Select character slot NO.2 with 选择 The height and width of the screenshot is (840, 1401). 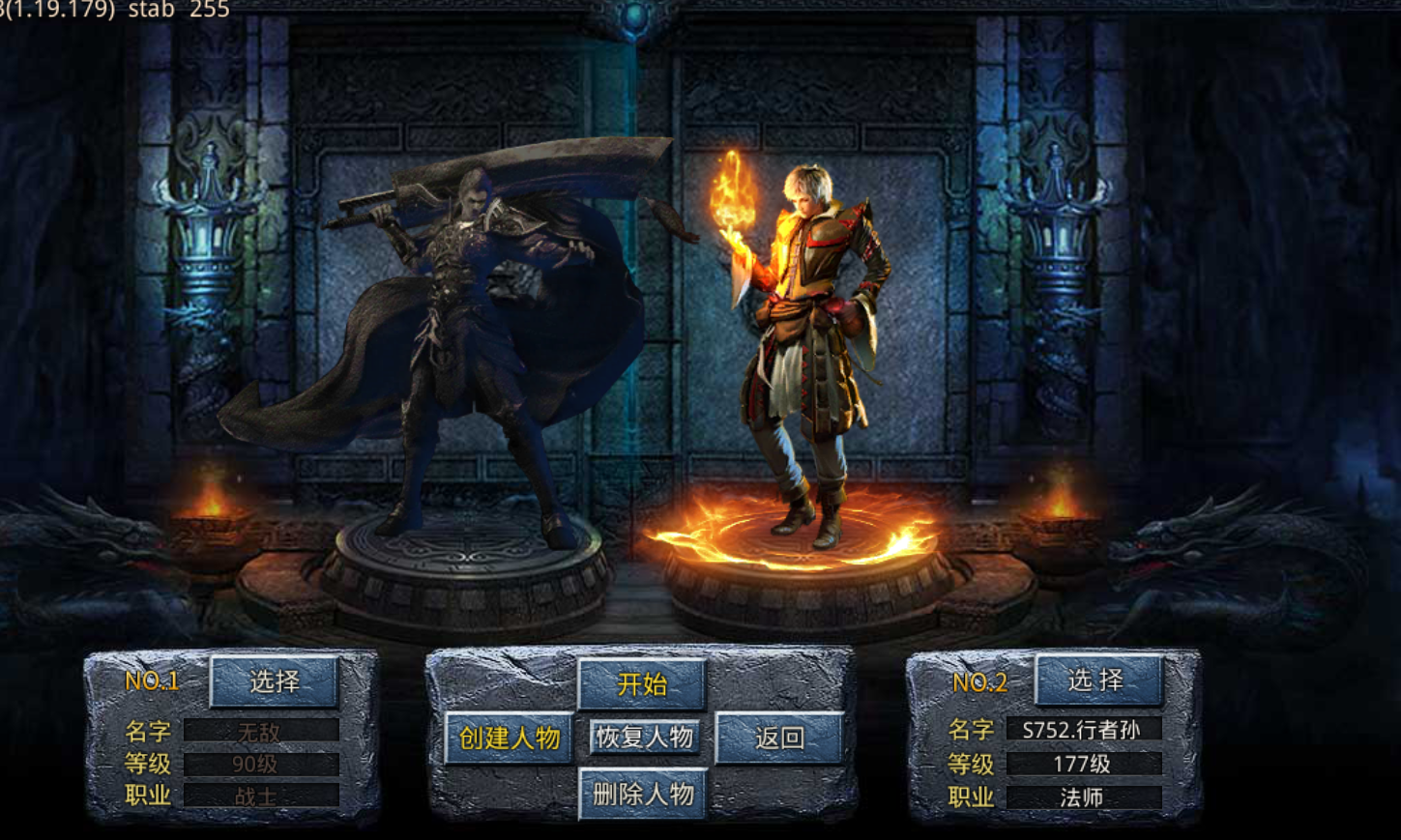1097,680
